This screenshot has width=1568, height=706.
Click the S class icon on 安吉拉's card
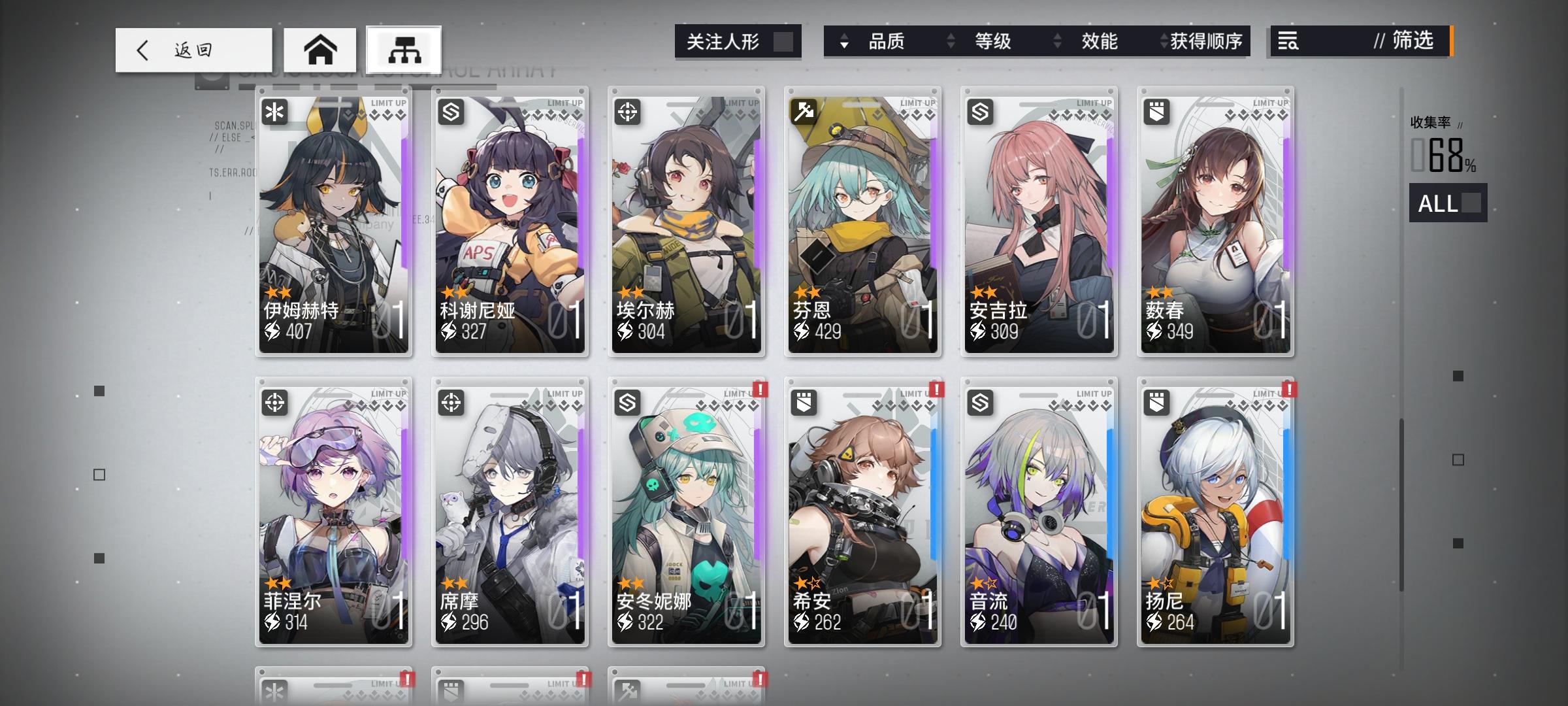click(x=982, y=112)
